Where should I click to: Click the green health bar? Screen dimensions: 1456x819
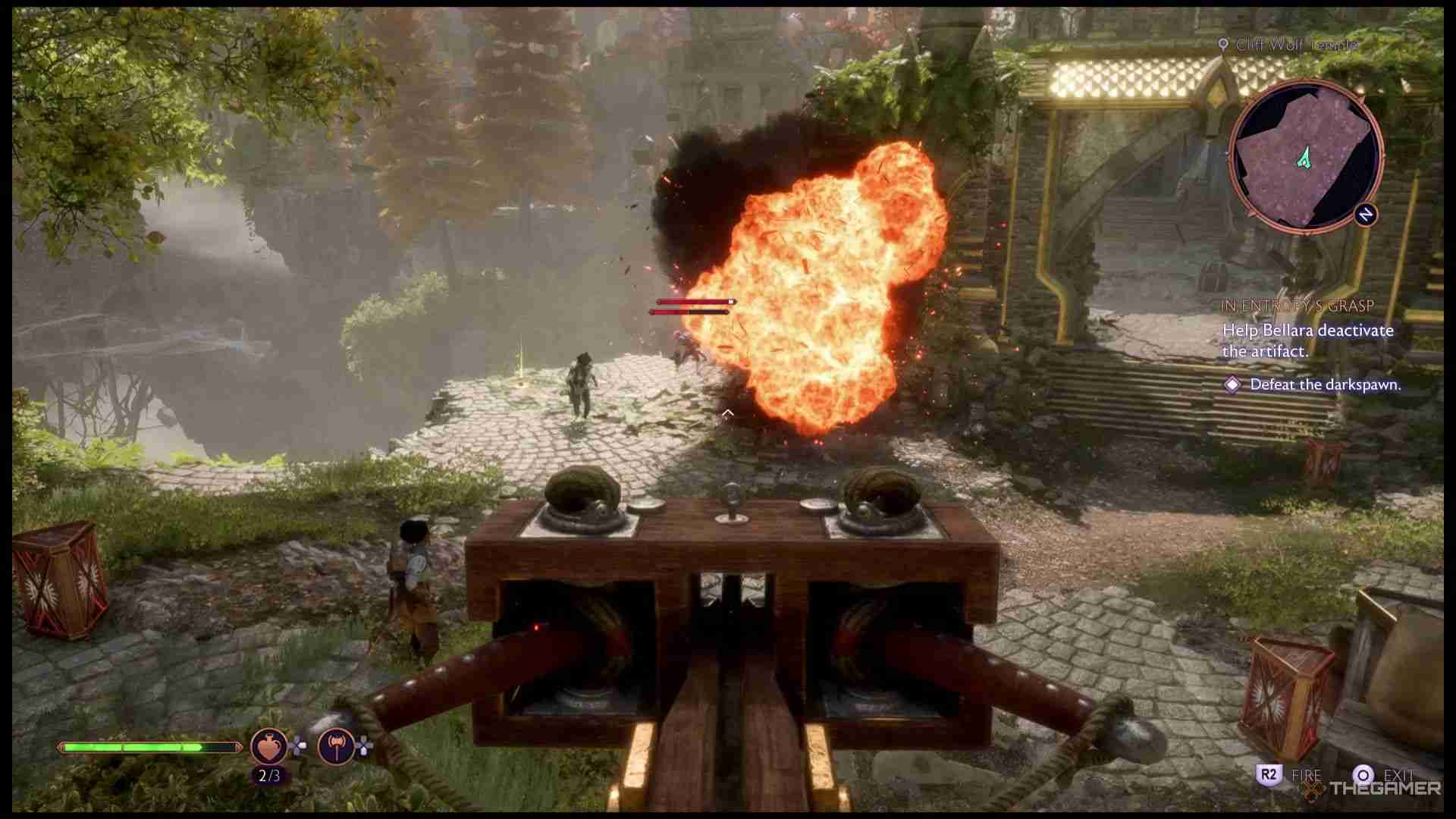[148, 745]
